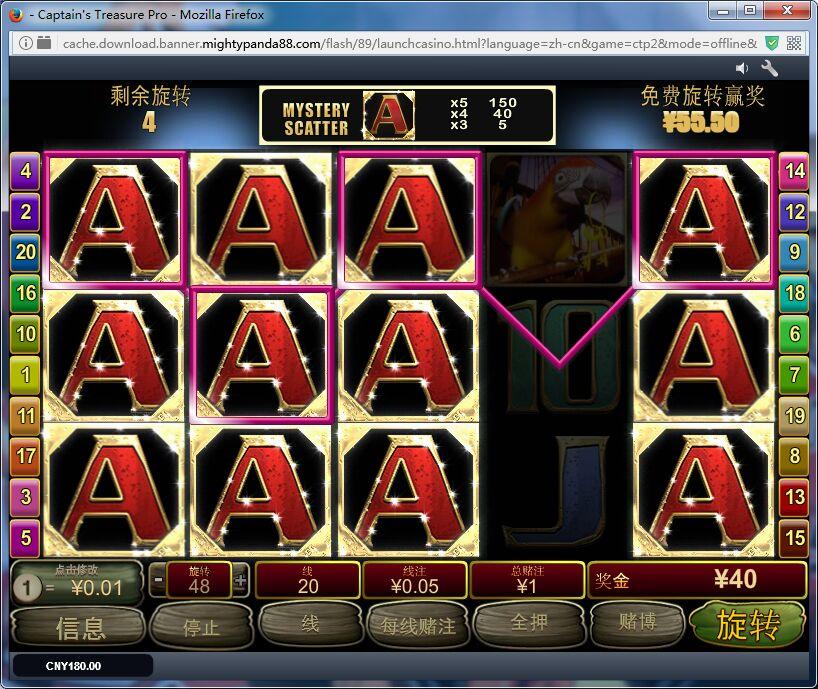This screenshot has width=818, height=689.
Task: Pick payline 18 marker
Action: pyautogui.click(x=794, y=293)
